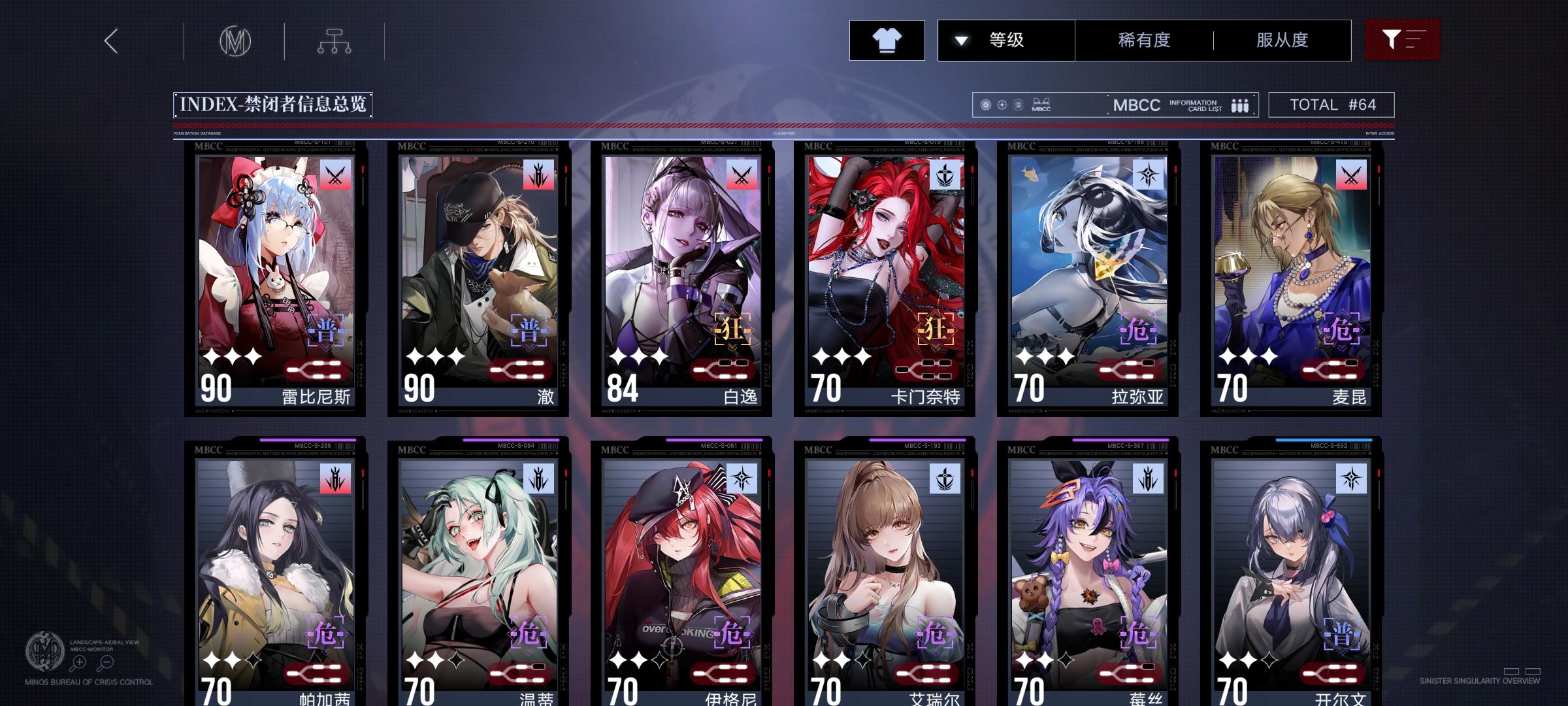Switch sorting to 稀有度

pyautogui.click(x=1145, y=40)
